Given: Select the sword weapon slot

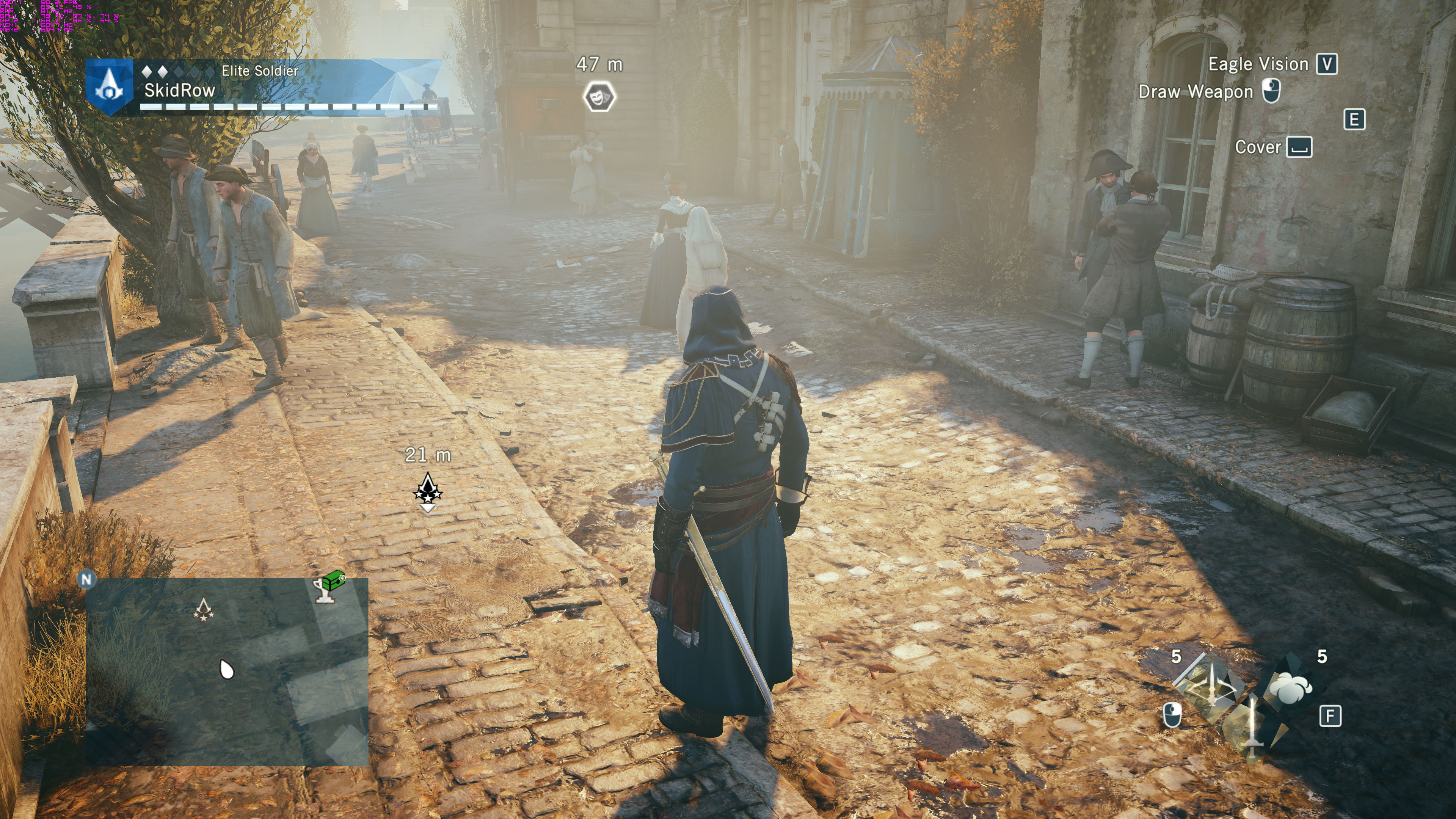Looking at the screenshot, I should pyautogui.click(x=1252, y=729).
